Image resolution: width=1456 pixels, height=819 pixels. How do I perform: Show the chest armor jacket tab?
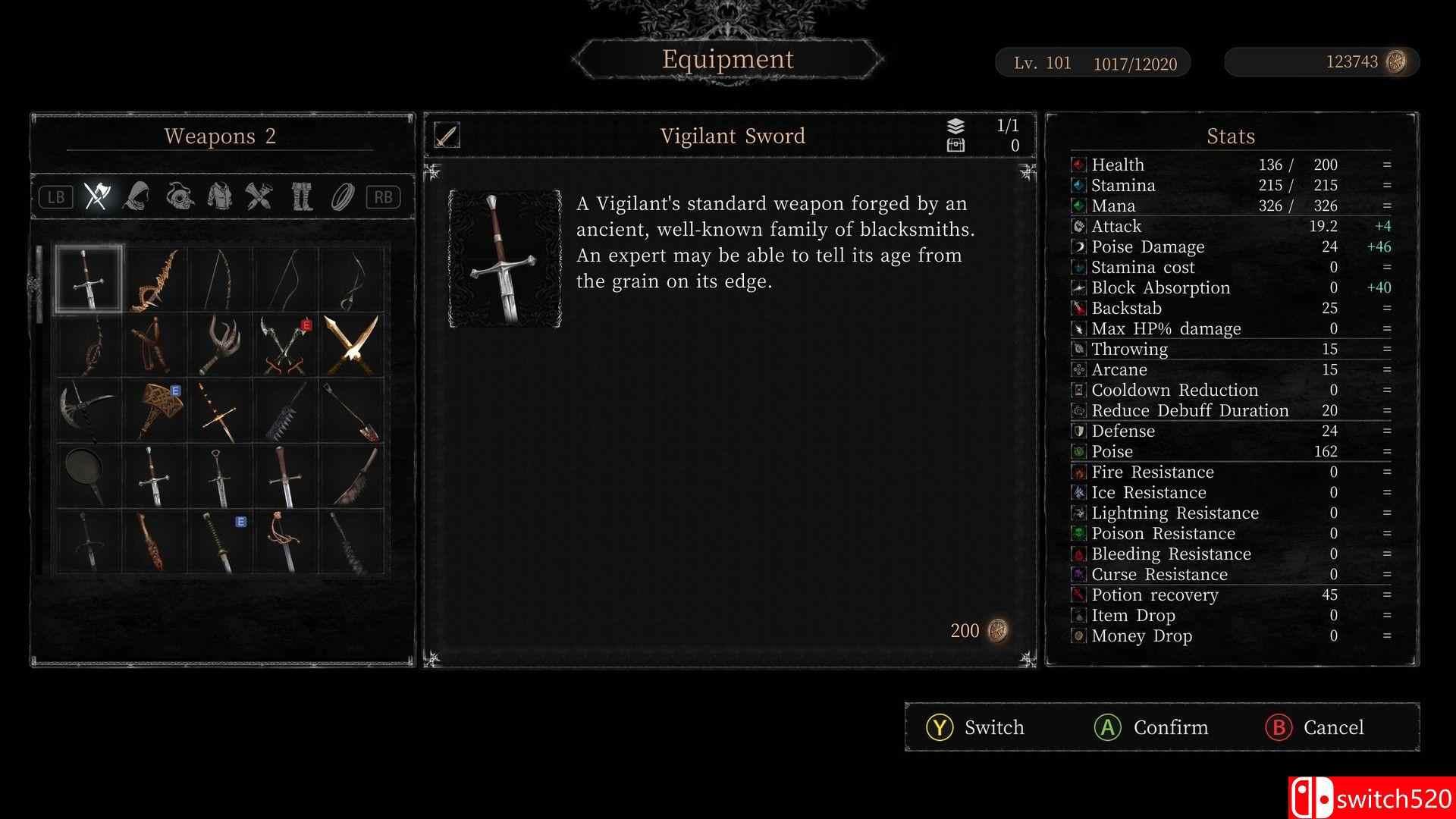(220, 197)
